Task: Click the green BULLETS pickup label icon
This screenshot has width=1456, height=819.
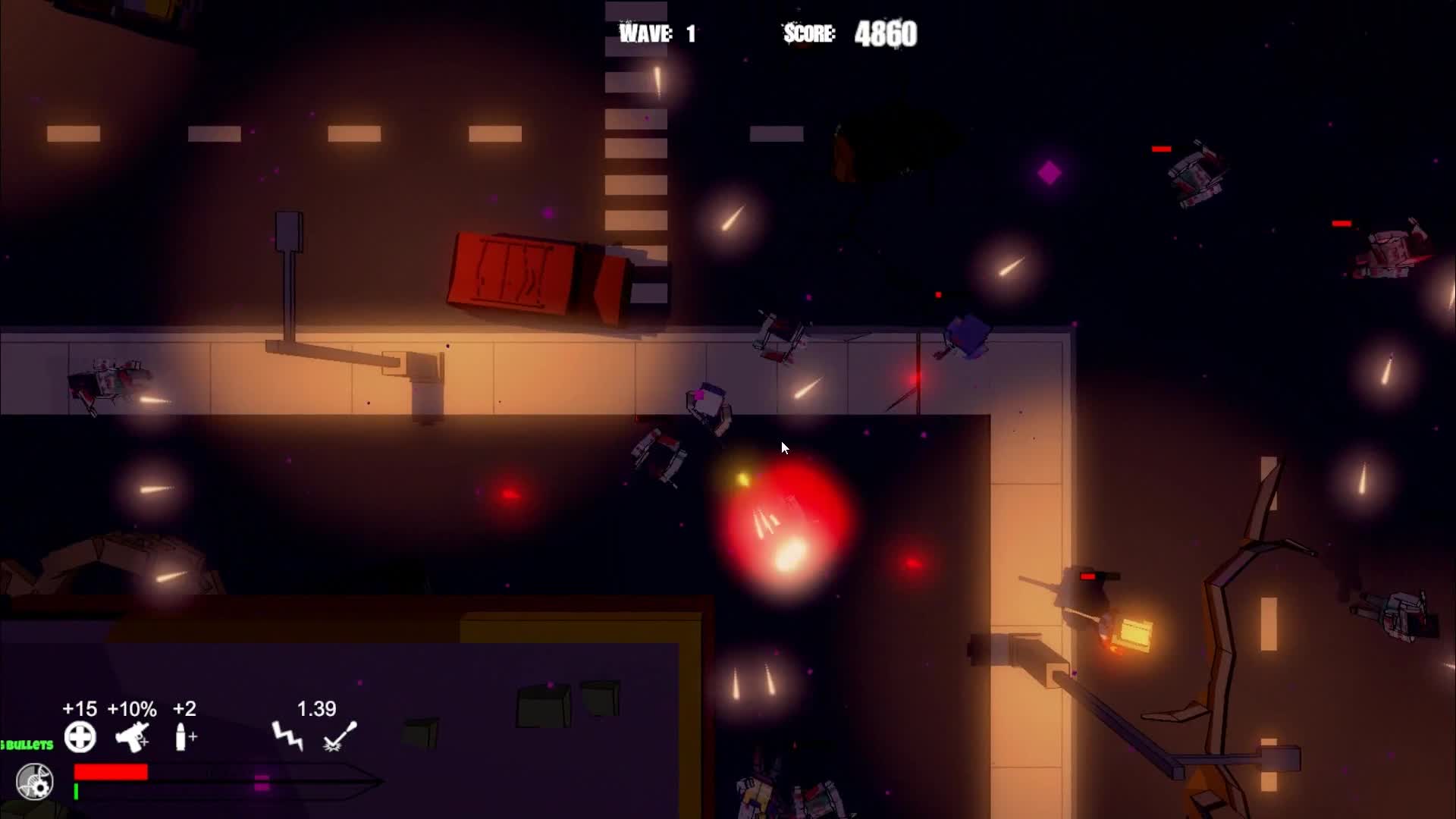Action: tap(27, 745)
